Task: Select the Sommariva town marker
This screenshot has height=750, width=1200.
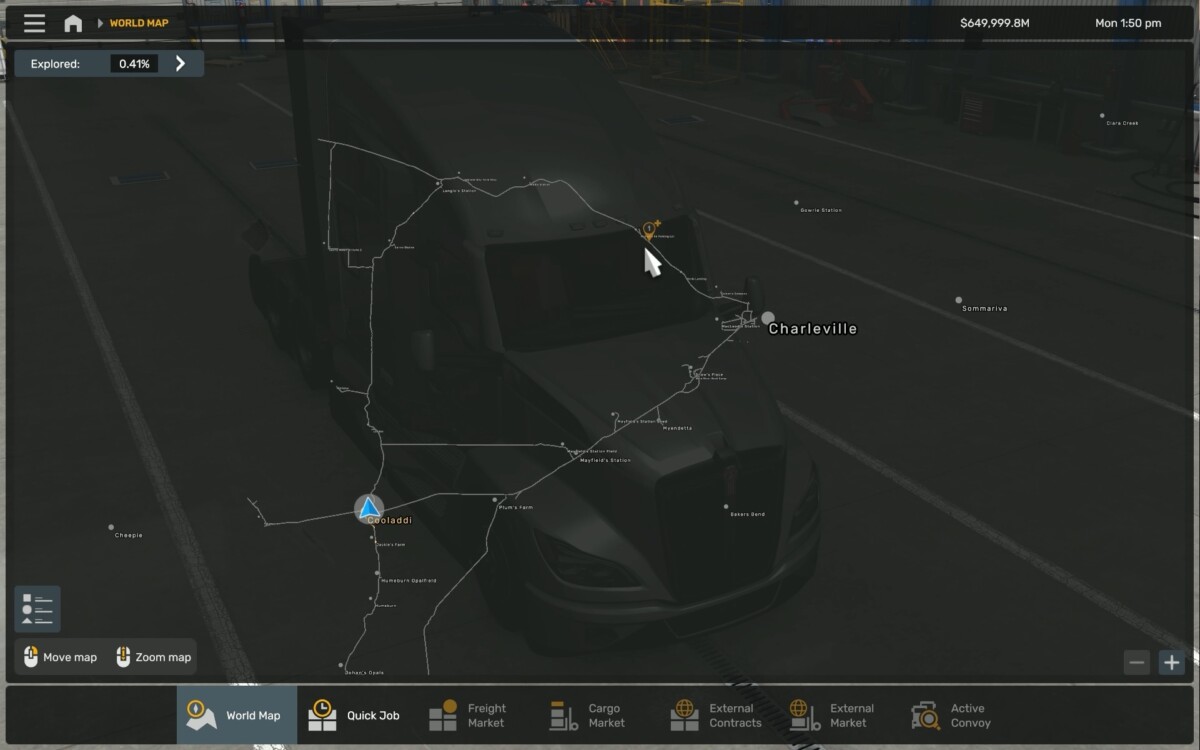Action: click(x=959, y=300)
